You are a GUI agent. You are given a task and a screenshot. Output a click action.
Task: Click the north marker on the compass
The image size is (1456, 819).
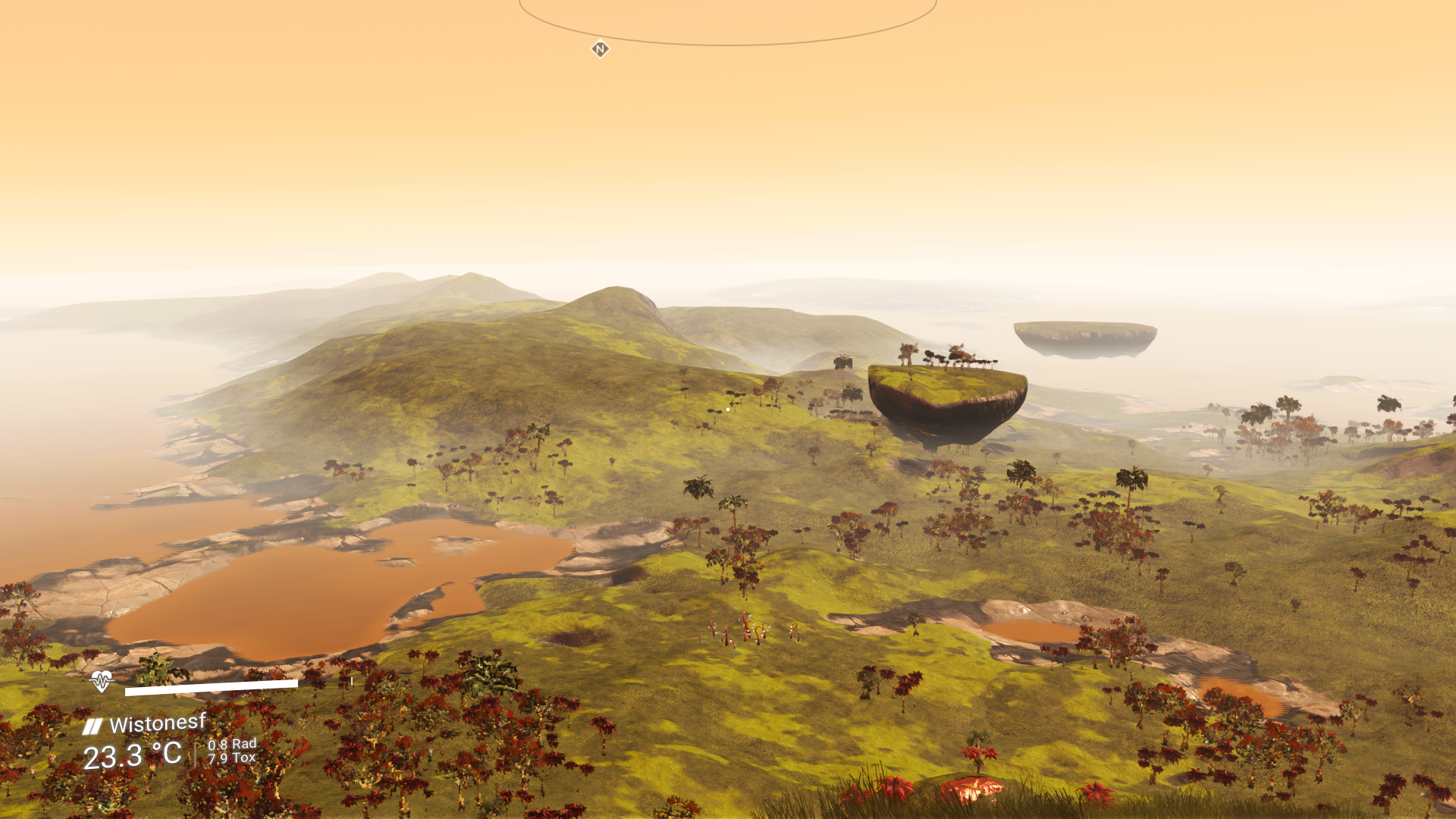click(x=600, y=49)
